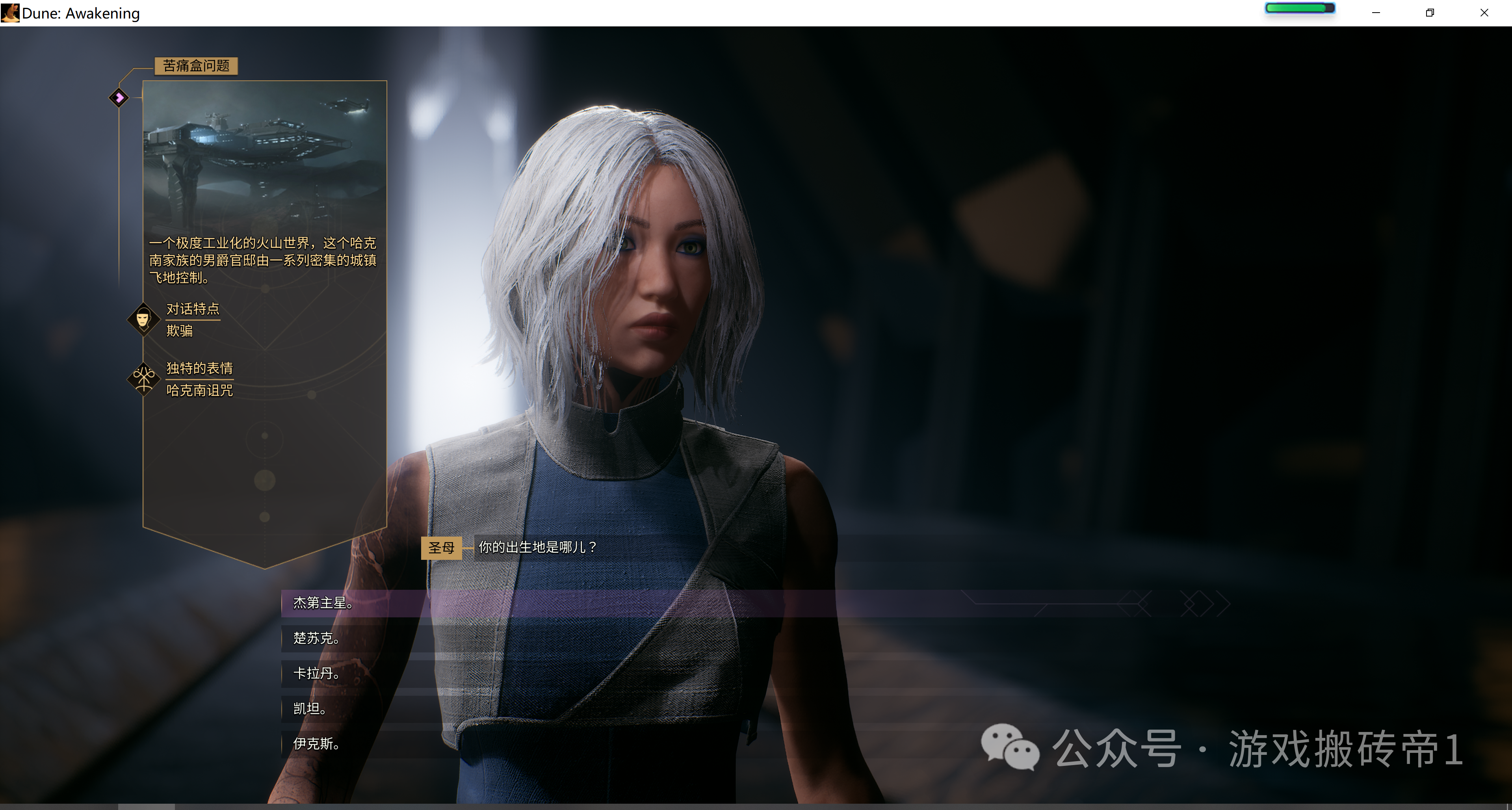Click the 哈克南诅咒 emote icon
This screenshot has width=1512, height=810.
[x=143, y=379]
